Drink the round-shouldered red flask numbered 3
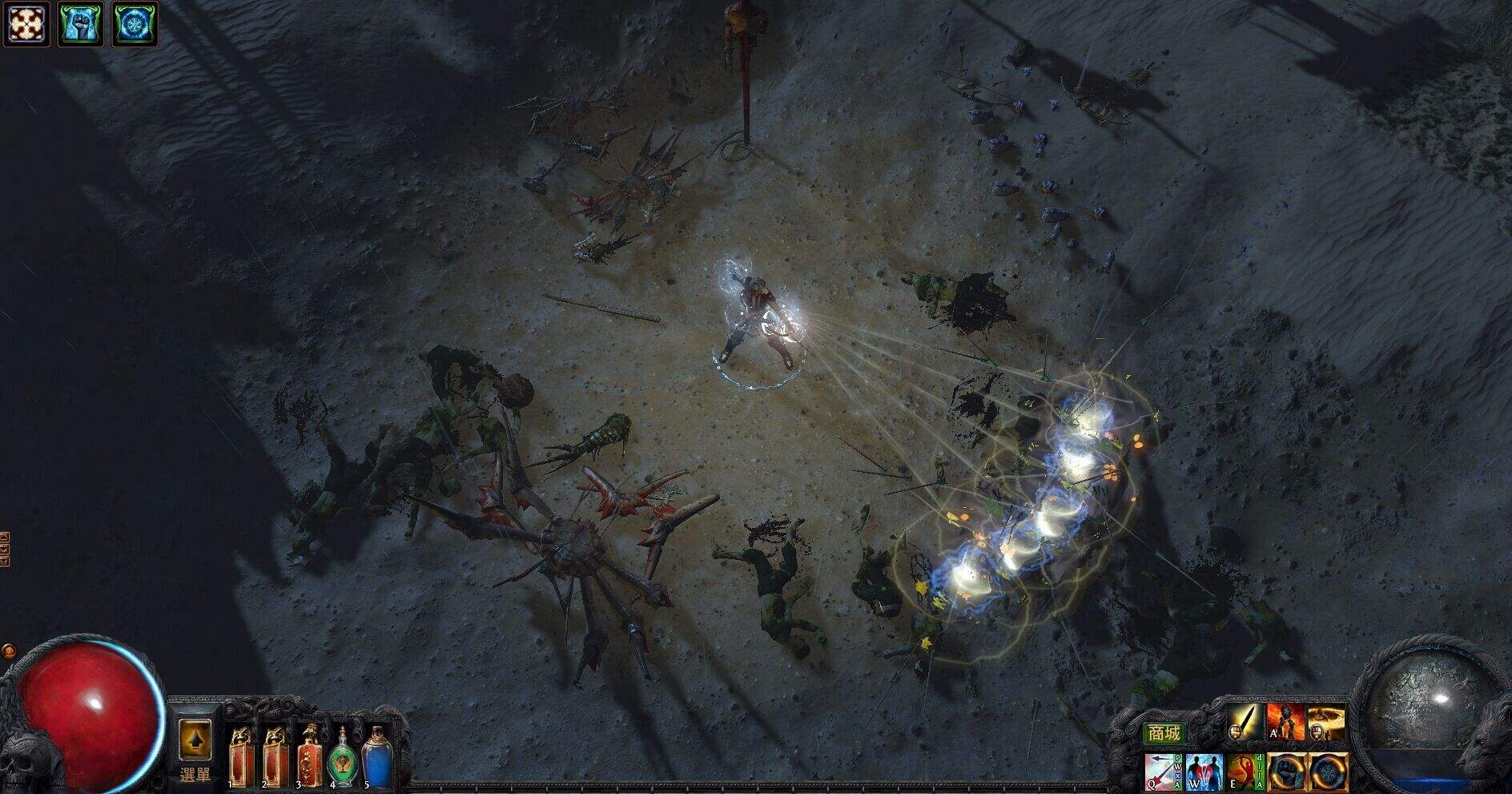 click(x=309, y=758)
